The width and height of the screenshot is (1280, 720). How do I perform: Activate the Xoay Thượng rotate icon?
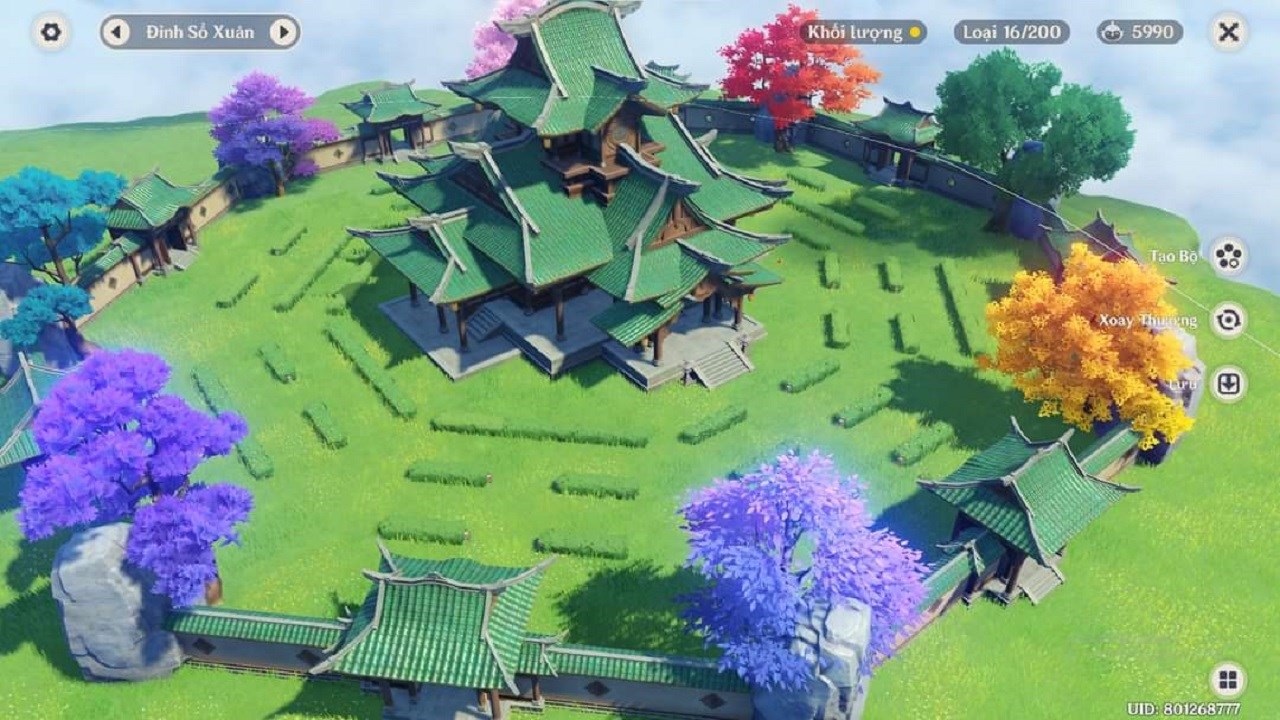1228,321
